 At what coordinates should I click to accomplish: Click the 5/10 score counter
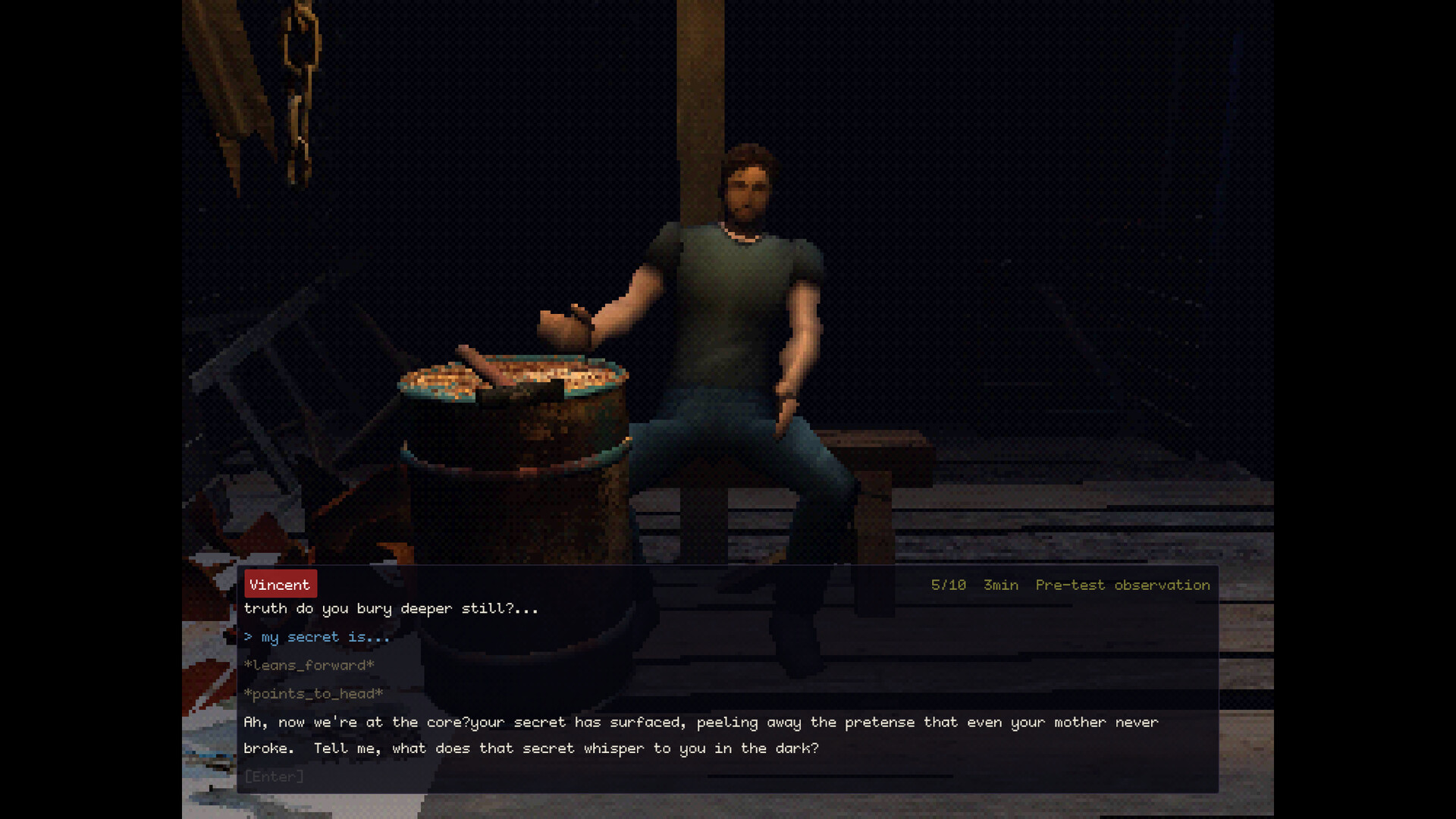(x=948, y=585)
